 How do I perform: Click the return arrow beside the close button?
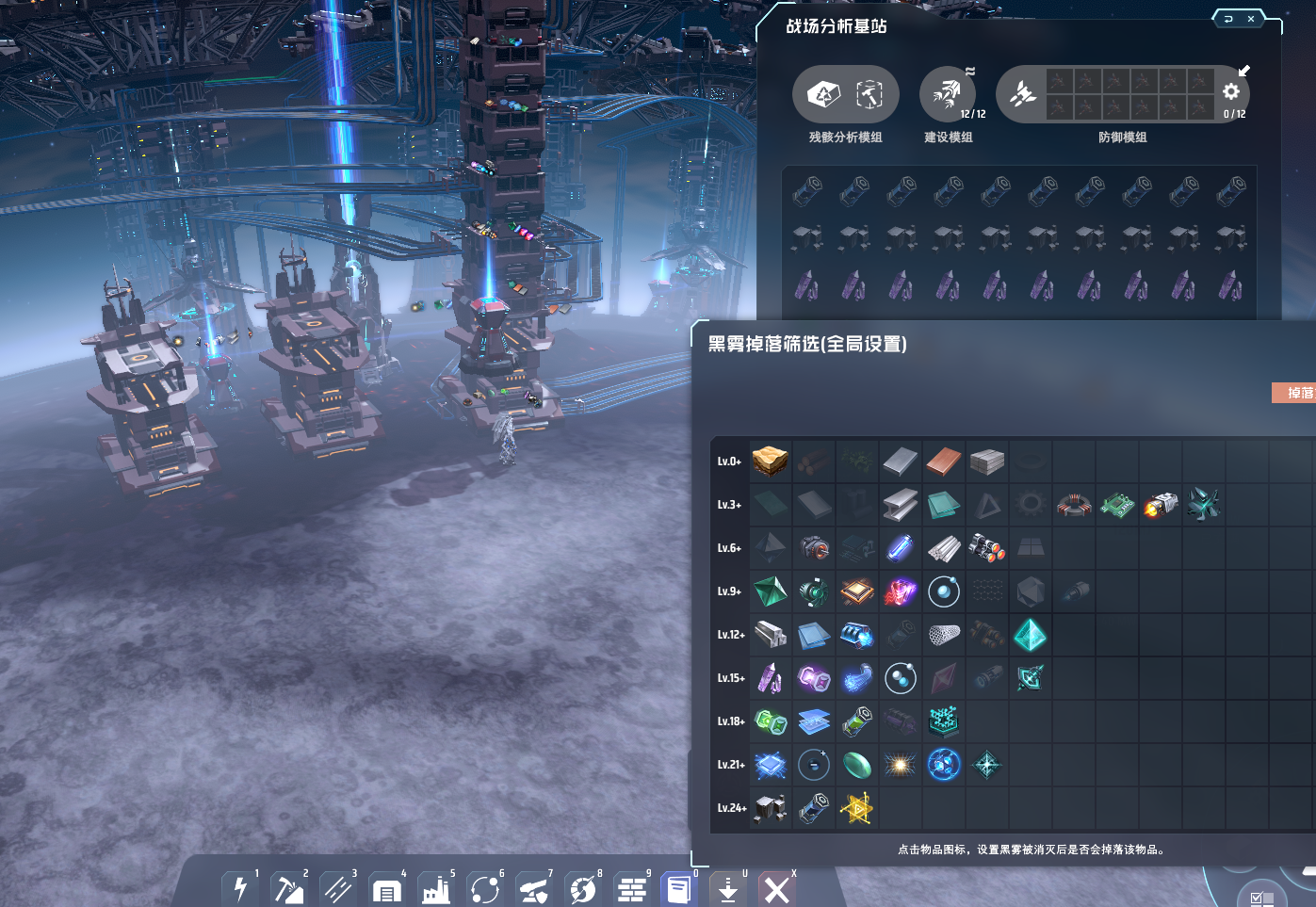(1228, 19)
